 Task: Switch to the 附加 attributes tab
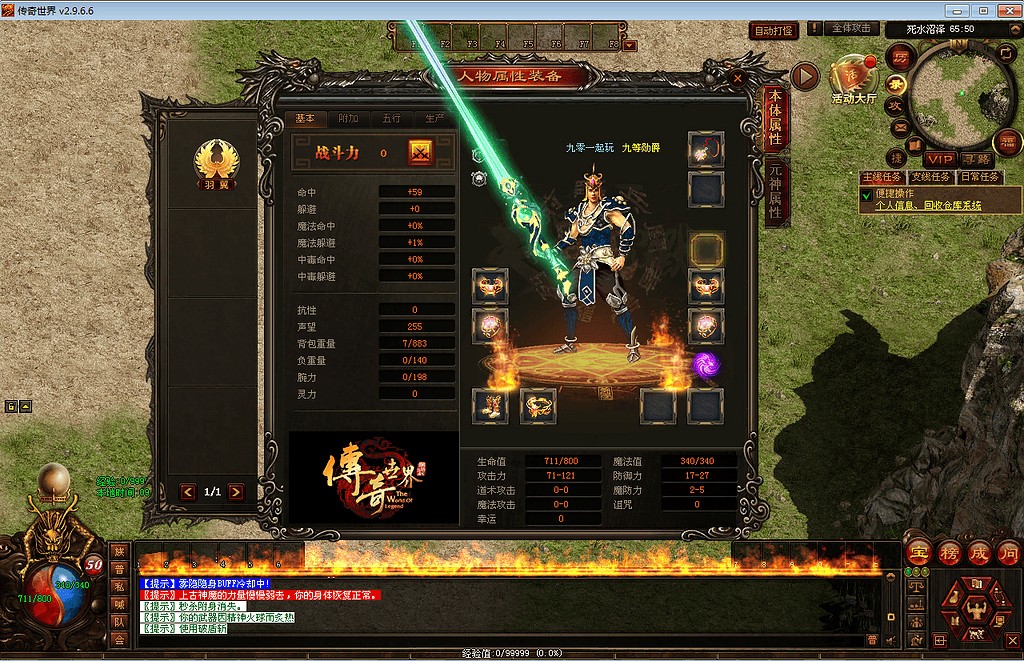click(348, 118)
